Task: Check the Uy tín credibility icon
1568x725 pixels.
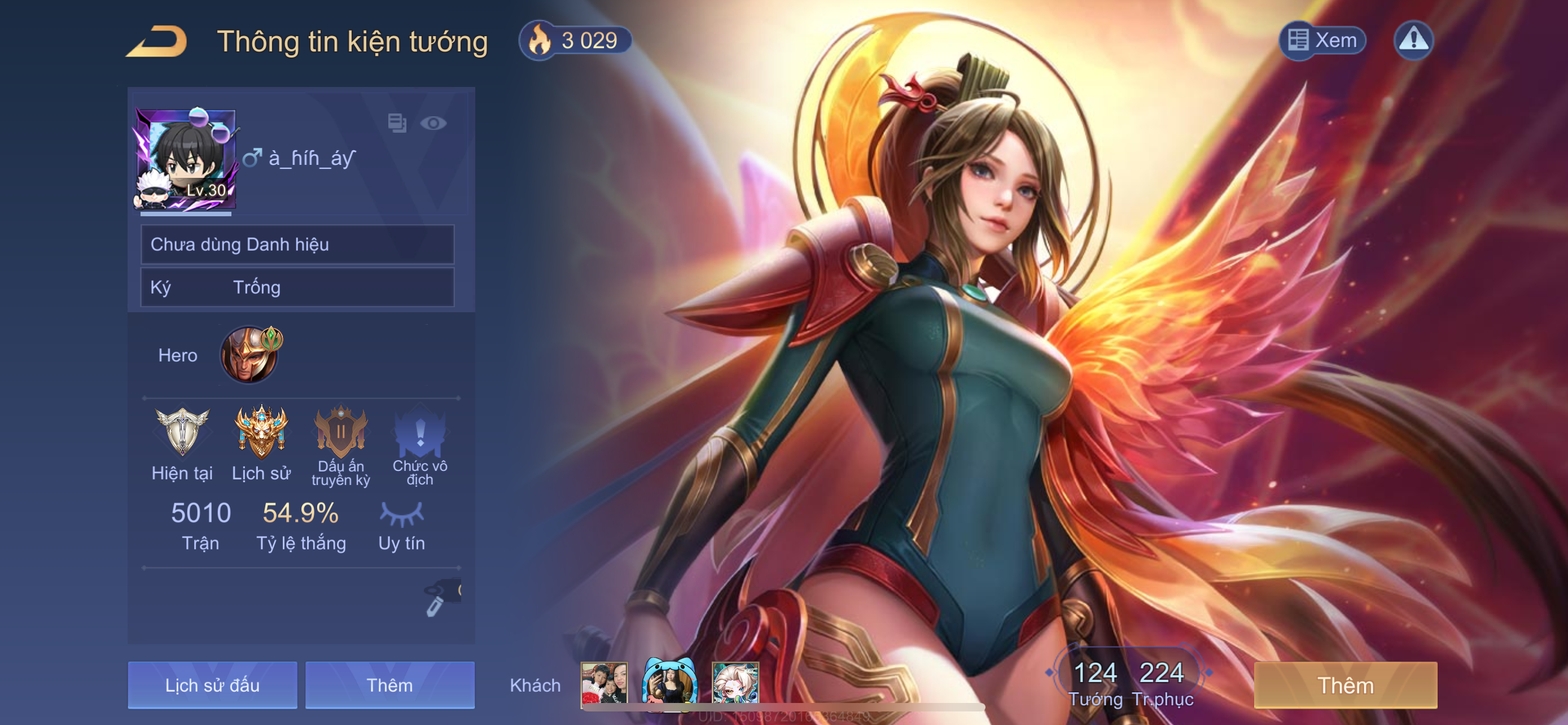Action: point(401,514)
